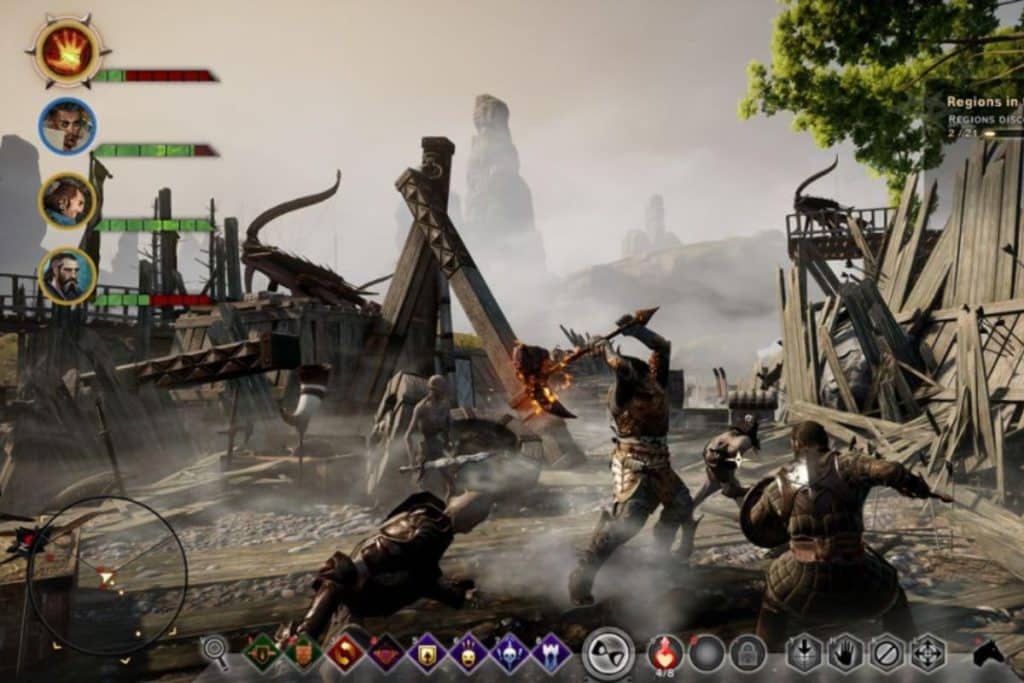This screenshot has width=1024, height=683.
Task: Toggle the open hand hold command
Action: 845,653
